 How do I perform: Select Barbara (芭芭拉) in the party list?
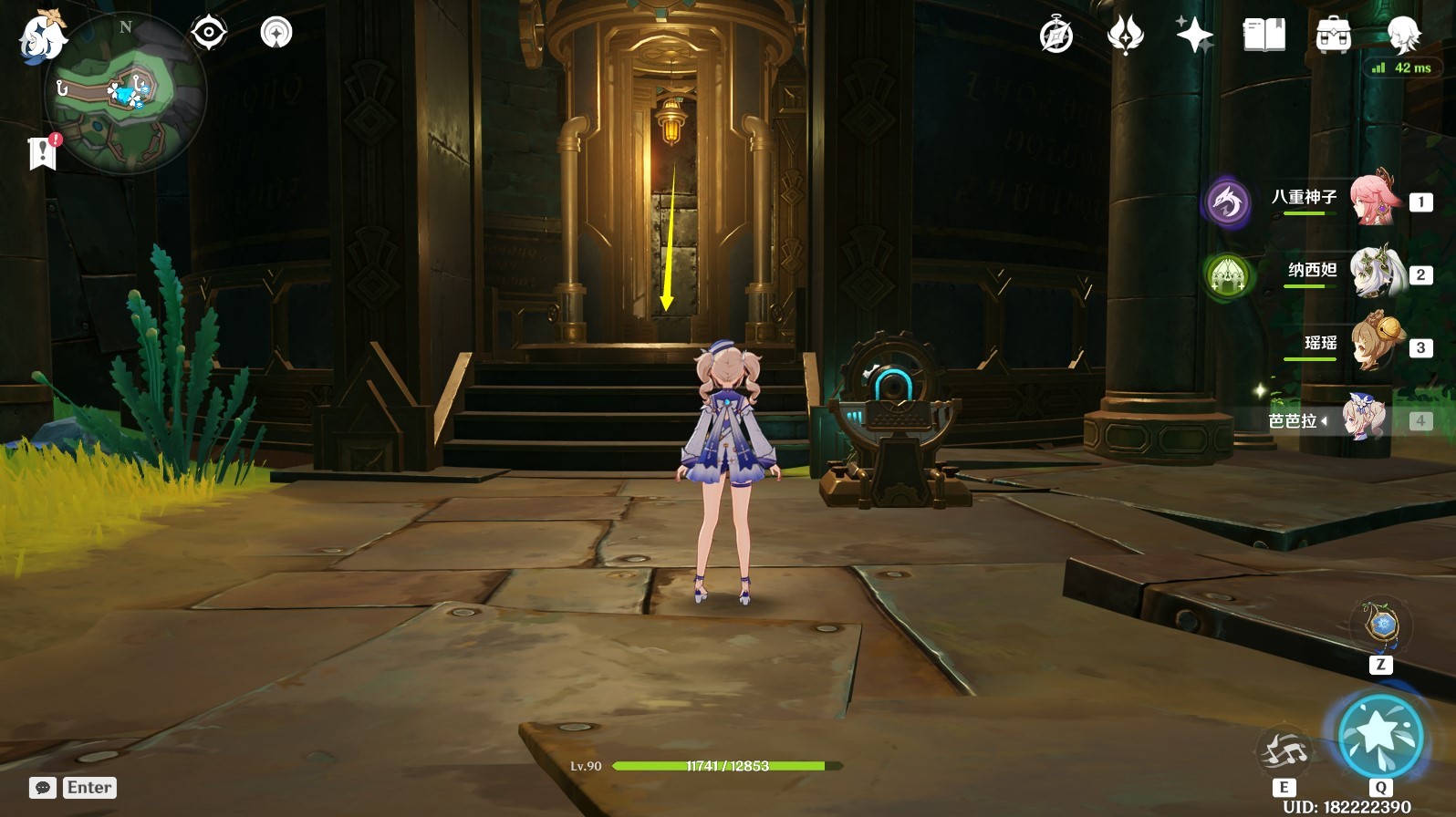point(1363,419)
